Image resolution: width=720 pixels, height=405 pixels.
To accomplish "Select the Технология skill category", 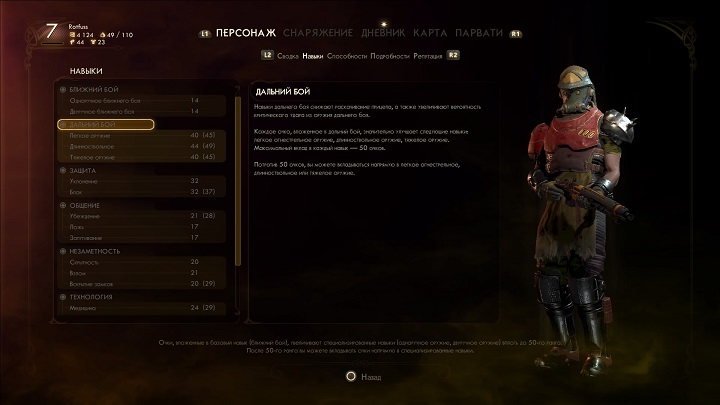I will (x=91, y=297).
